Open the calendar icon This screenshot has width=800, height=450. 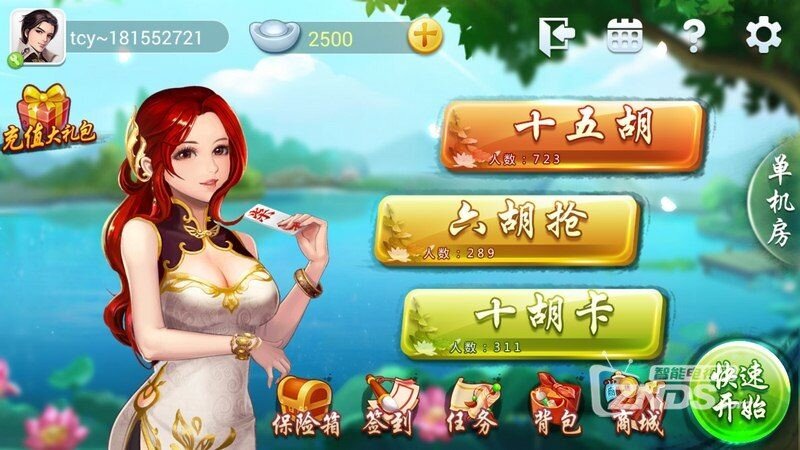[x=625, y=37]
